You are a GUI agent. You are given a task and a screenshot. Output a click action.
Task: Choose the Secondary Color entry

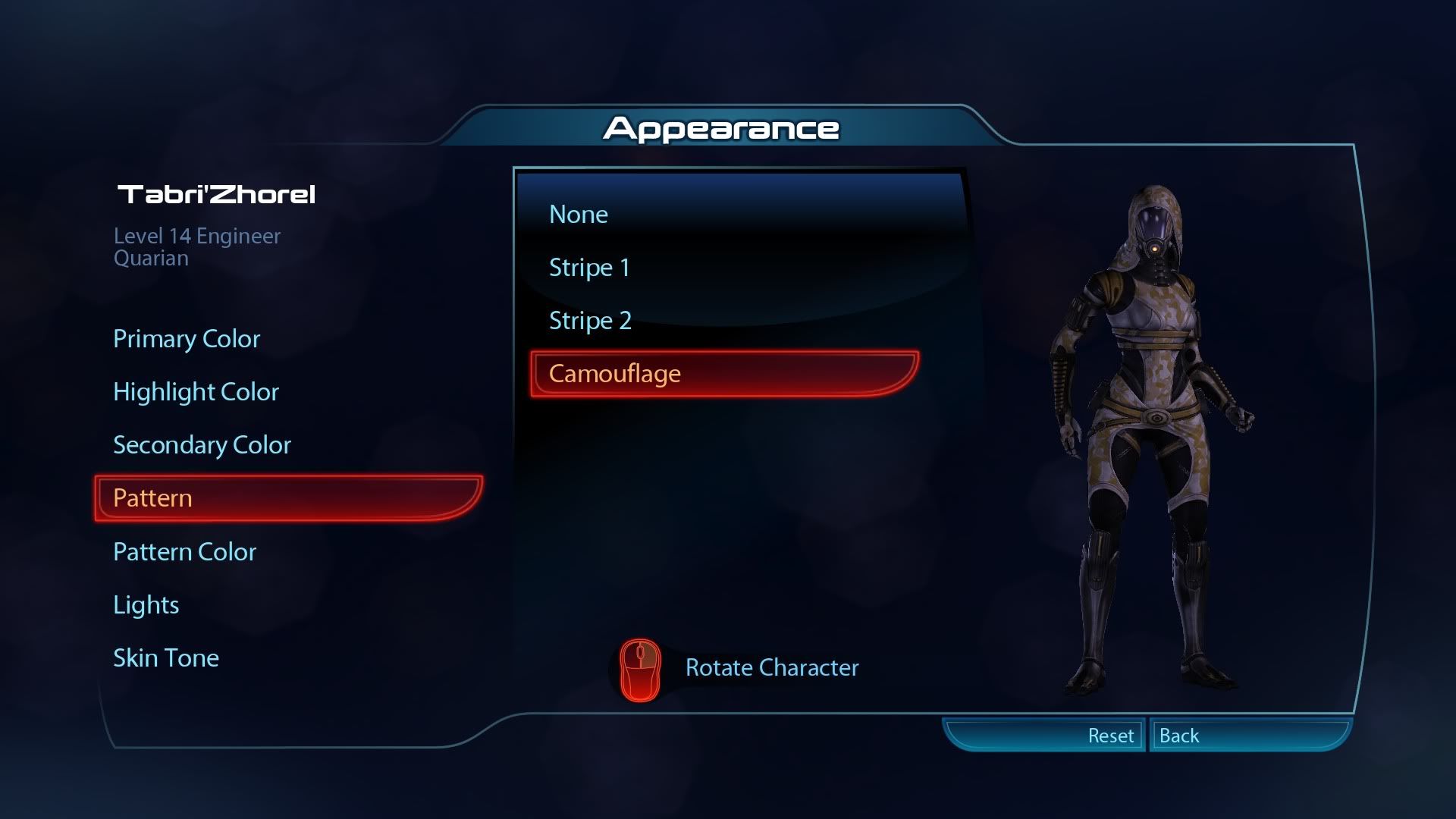202,445
